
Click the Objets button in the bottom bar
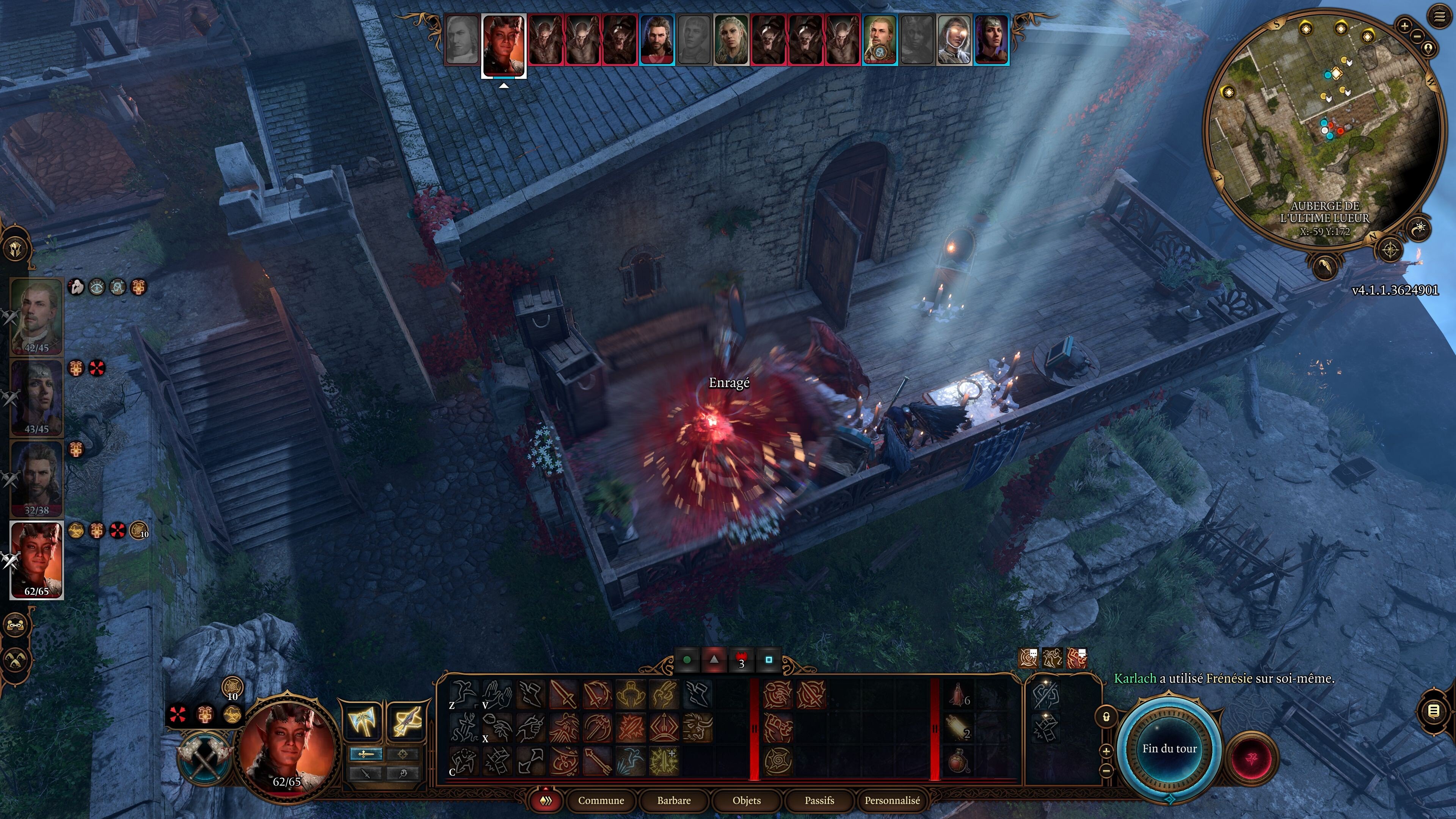tap(747, 801)
